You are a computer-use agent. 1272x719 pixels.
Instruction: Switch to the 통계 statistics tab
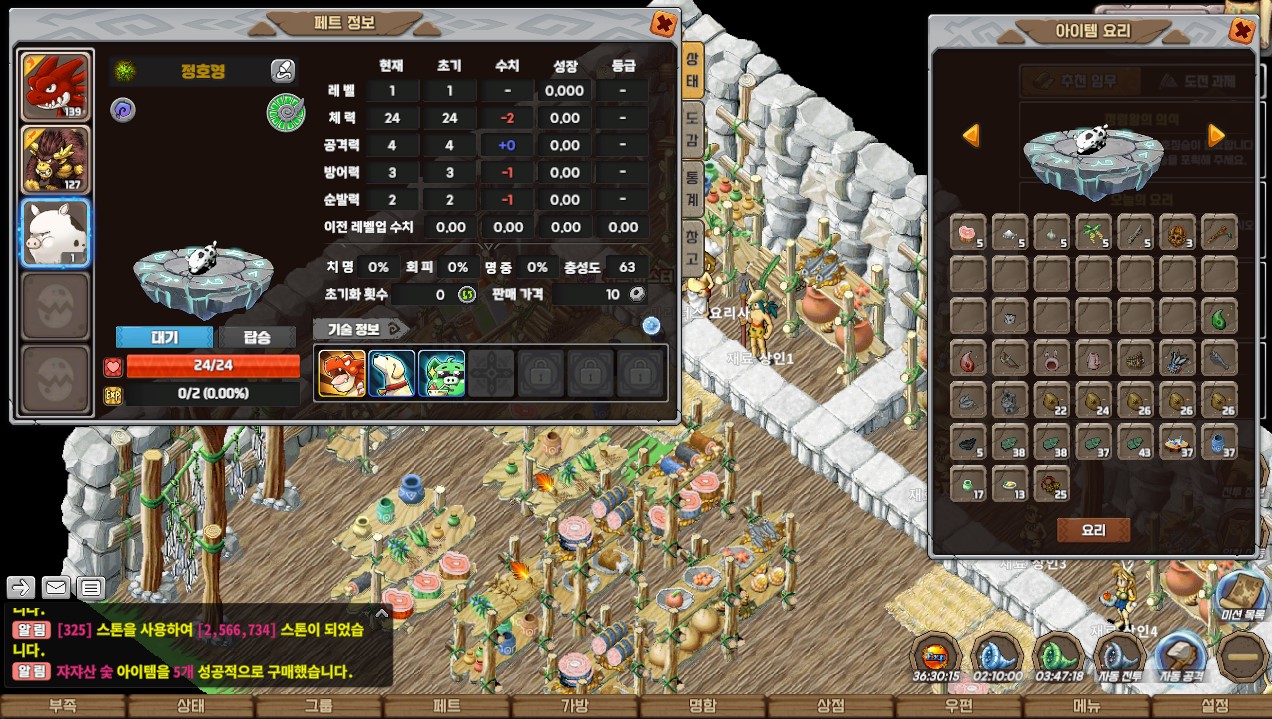691,185
